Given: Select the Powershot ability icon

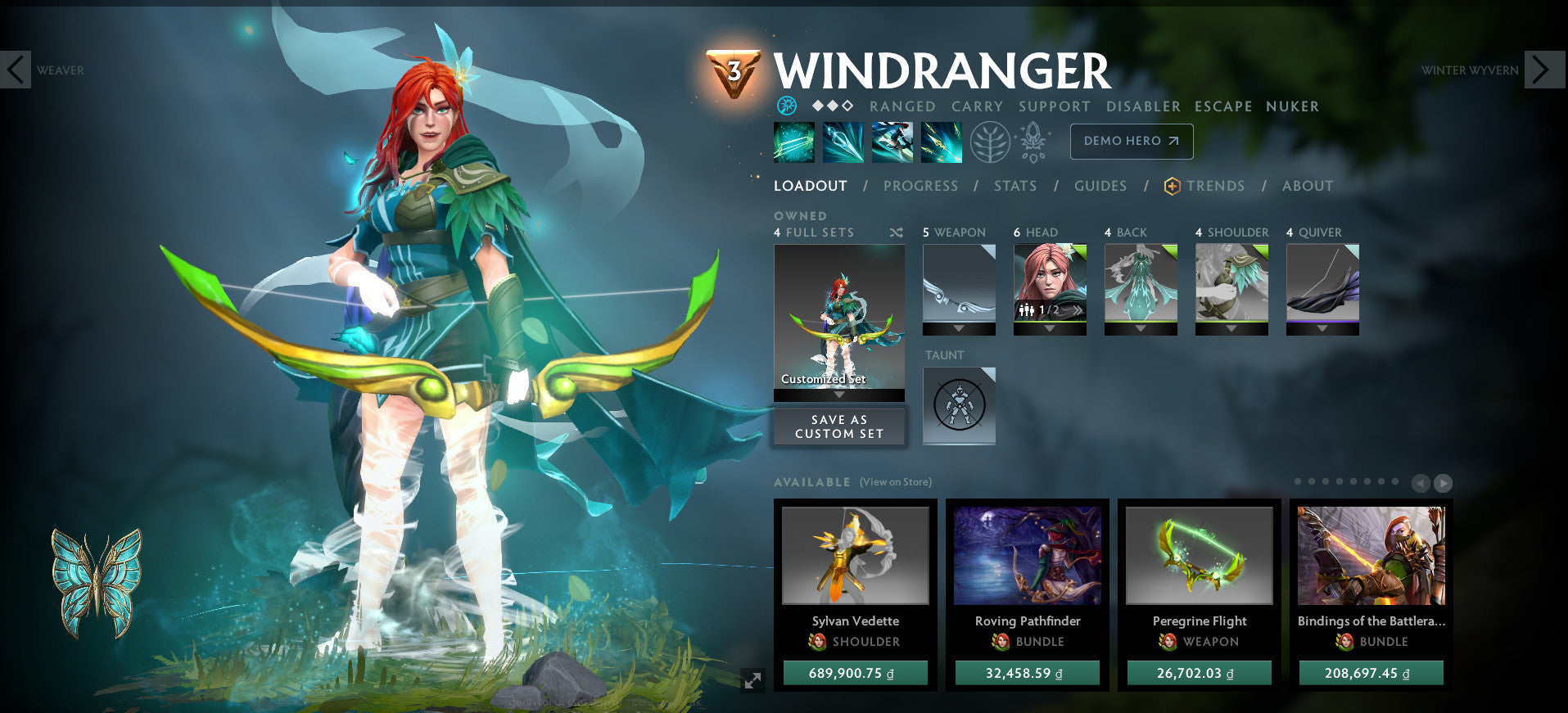Looking at the screenshot, I should tap(842, 142).
